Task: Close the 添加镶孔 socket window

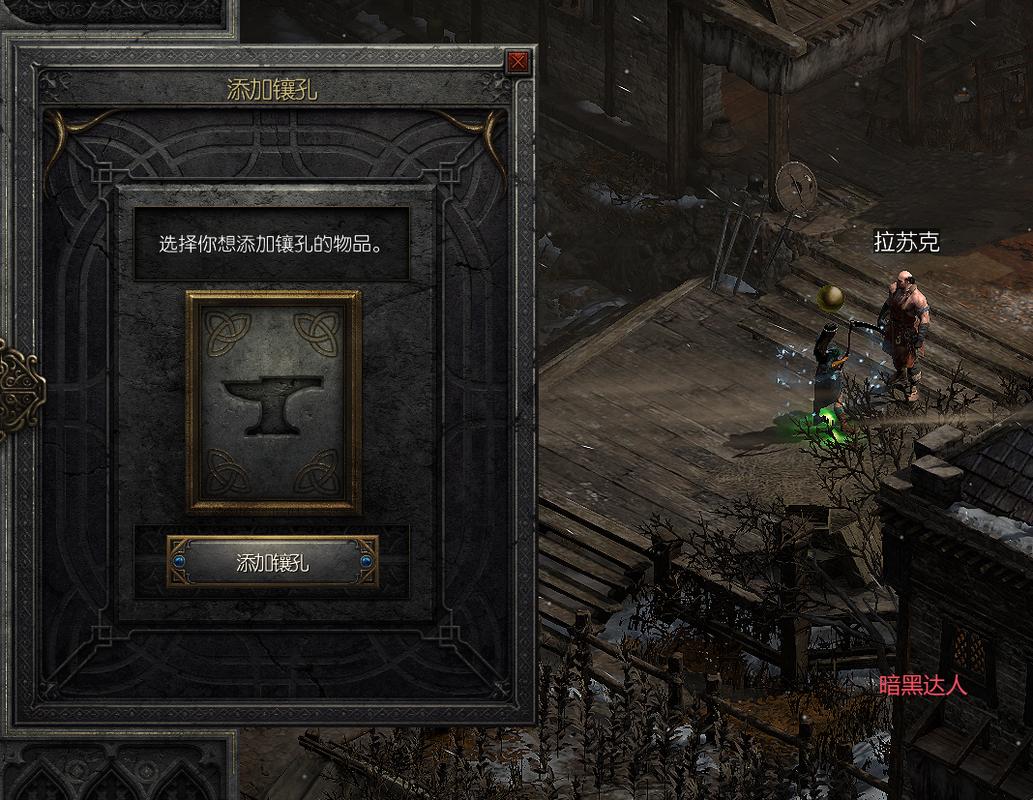Action: pyautogui.click(x=517, y=63)
